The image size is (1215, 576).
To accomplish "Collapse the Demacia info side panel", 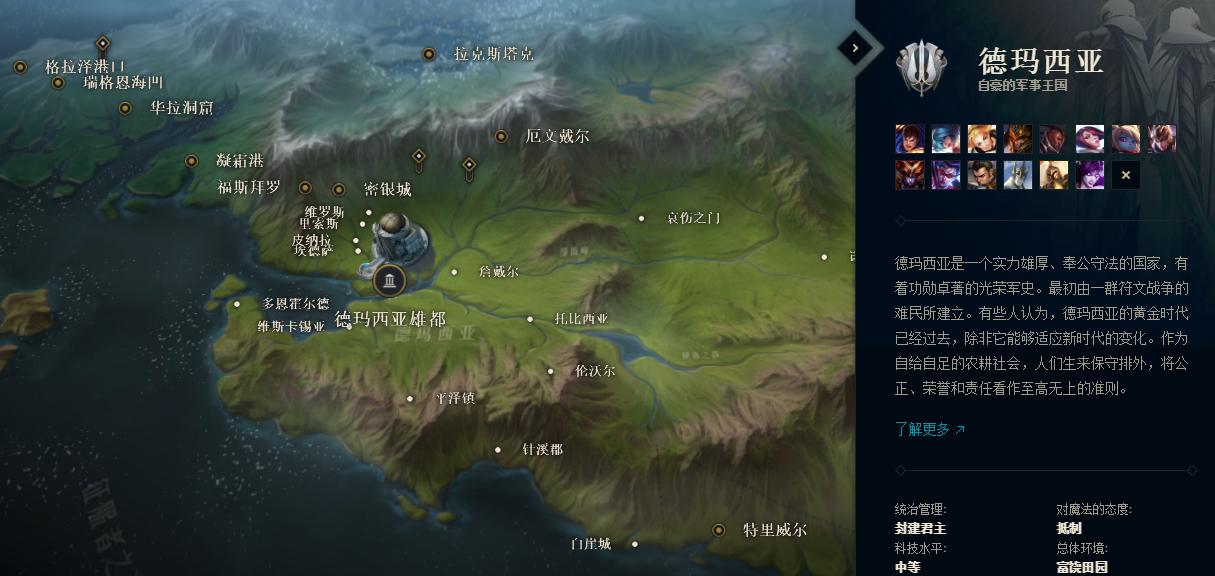I will click(x=855, y=47).
